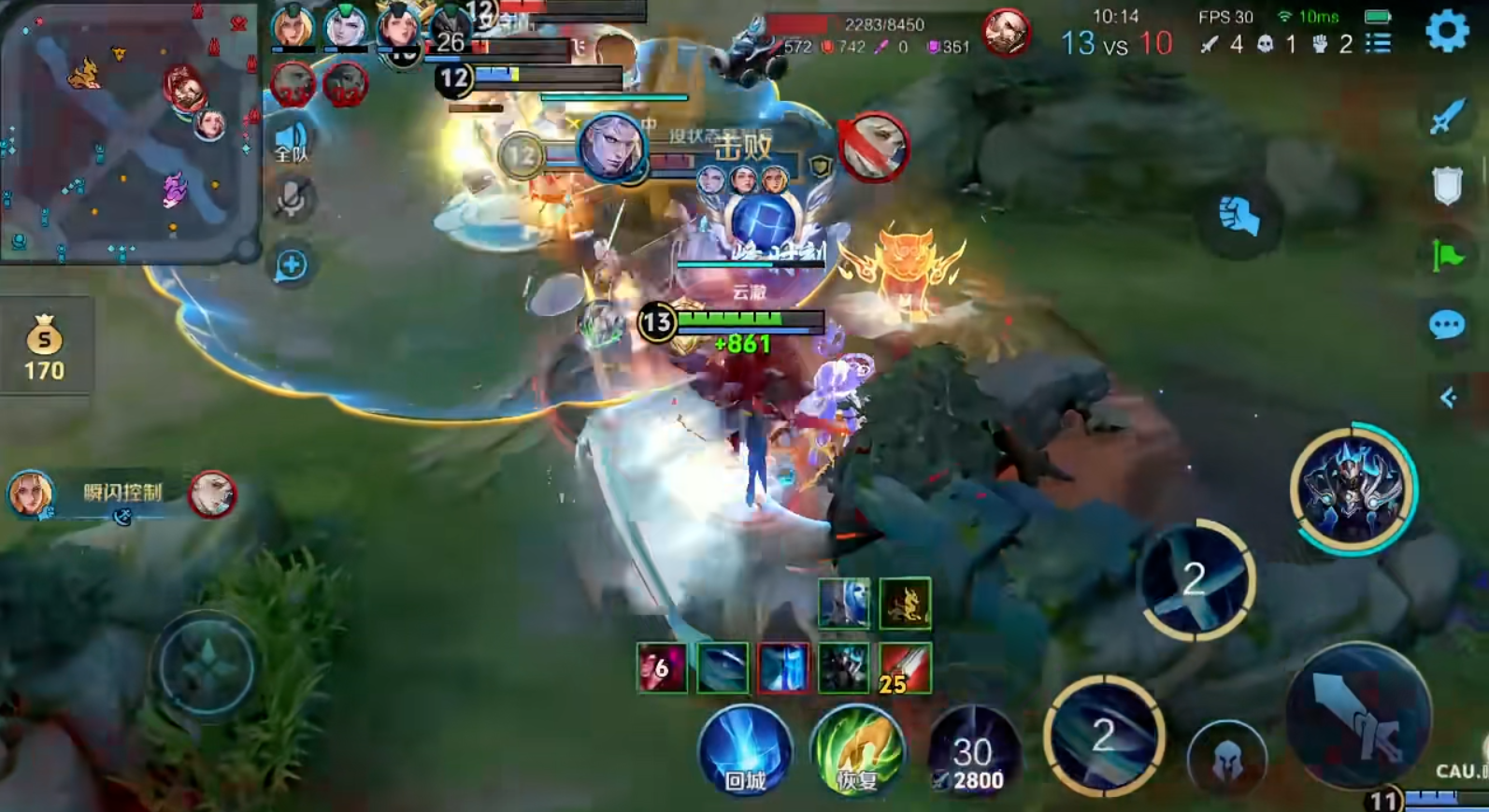Toggle the 全队 team voice speaker
The image size is (1489, 812).
(292, 142)
